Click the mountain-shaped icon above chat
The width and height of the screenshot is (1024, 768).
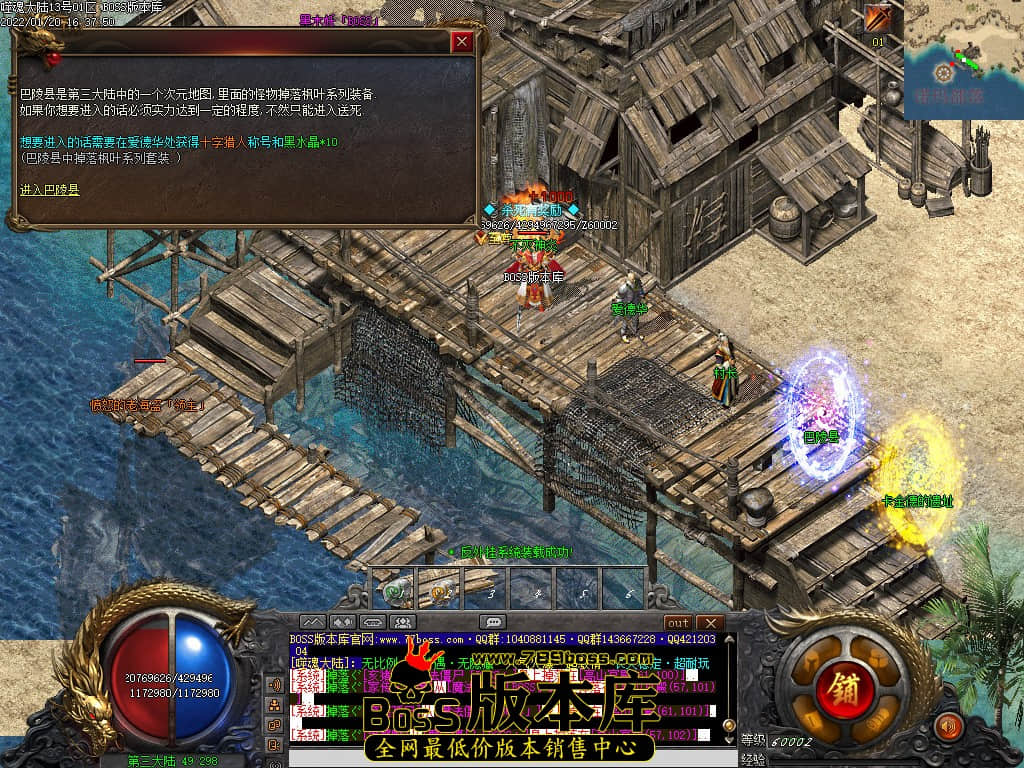tap(313, 623)
